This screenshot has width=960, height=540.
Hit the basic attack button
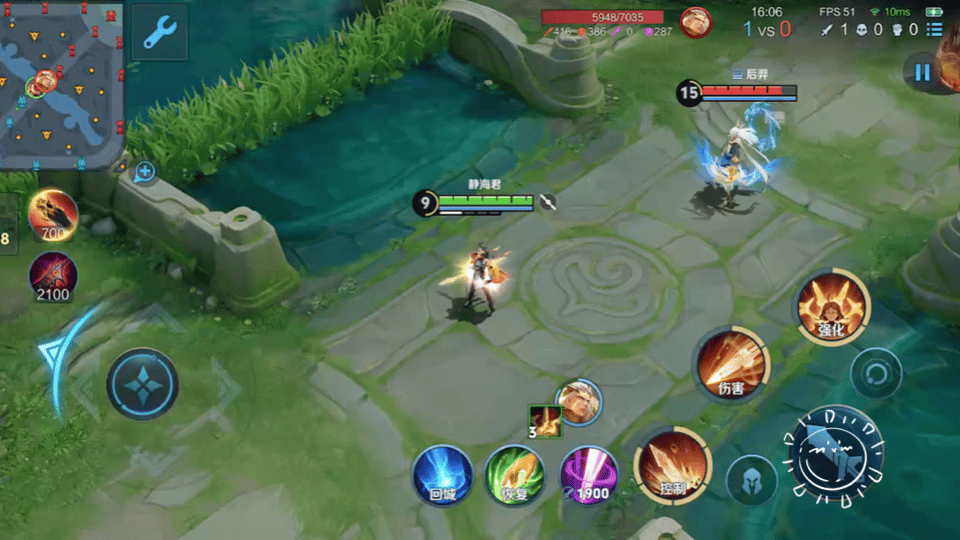pos(836,454)
